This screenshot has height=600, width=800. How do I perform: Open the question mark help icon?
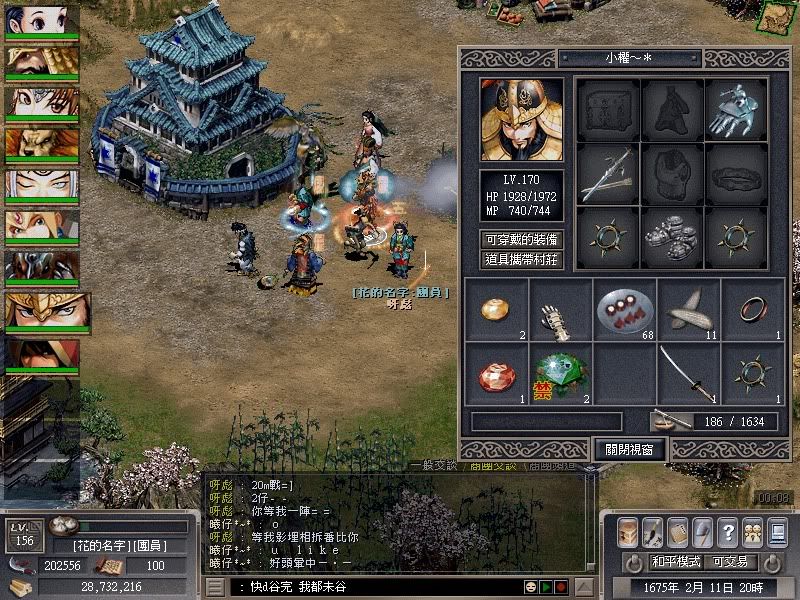(x=727, y=530)
